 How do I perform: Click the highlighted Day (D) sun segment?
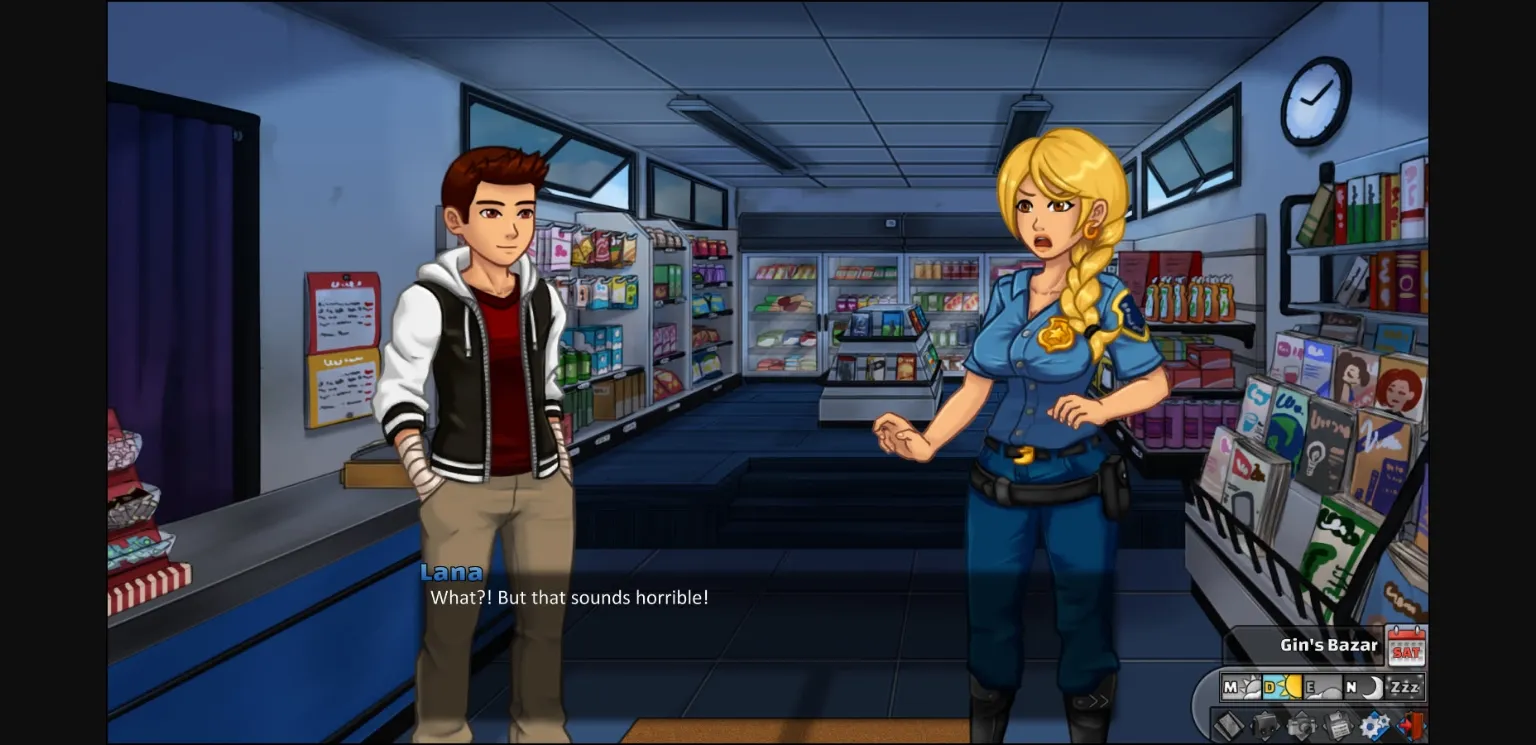coord(1283,687)
